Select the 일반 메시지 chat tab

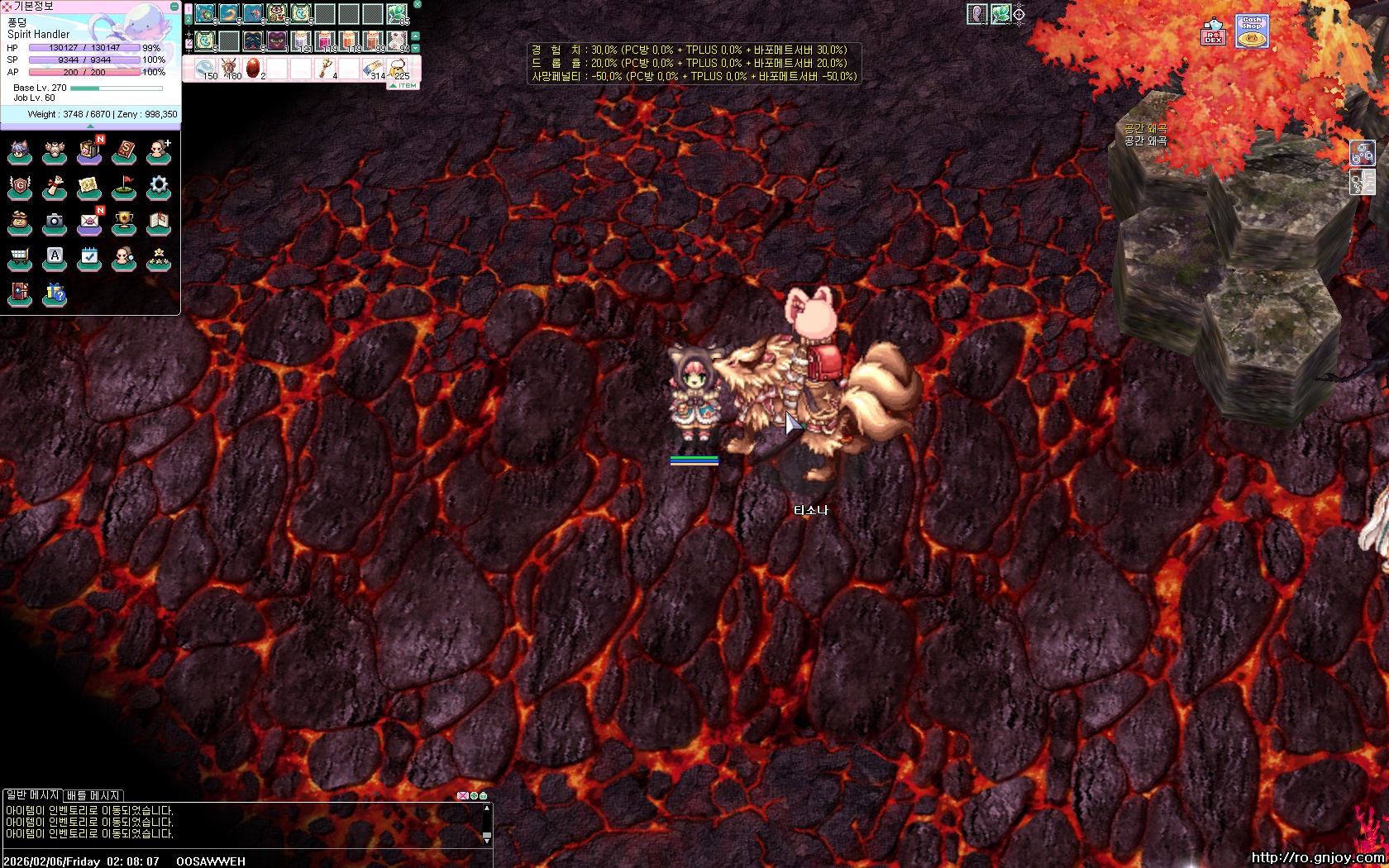[x=32, y=795]
